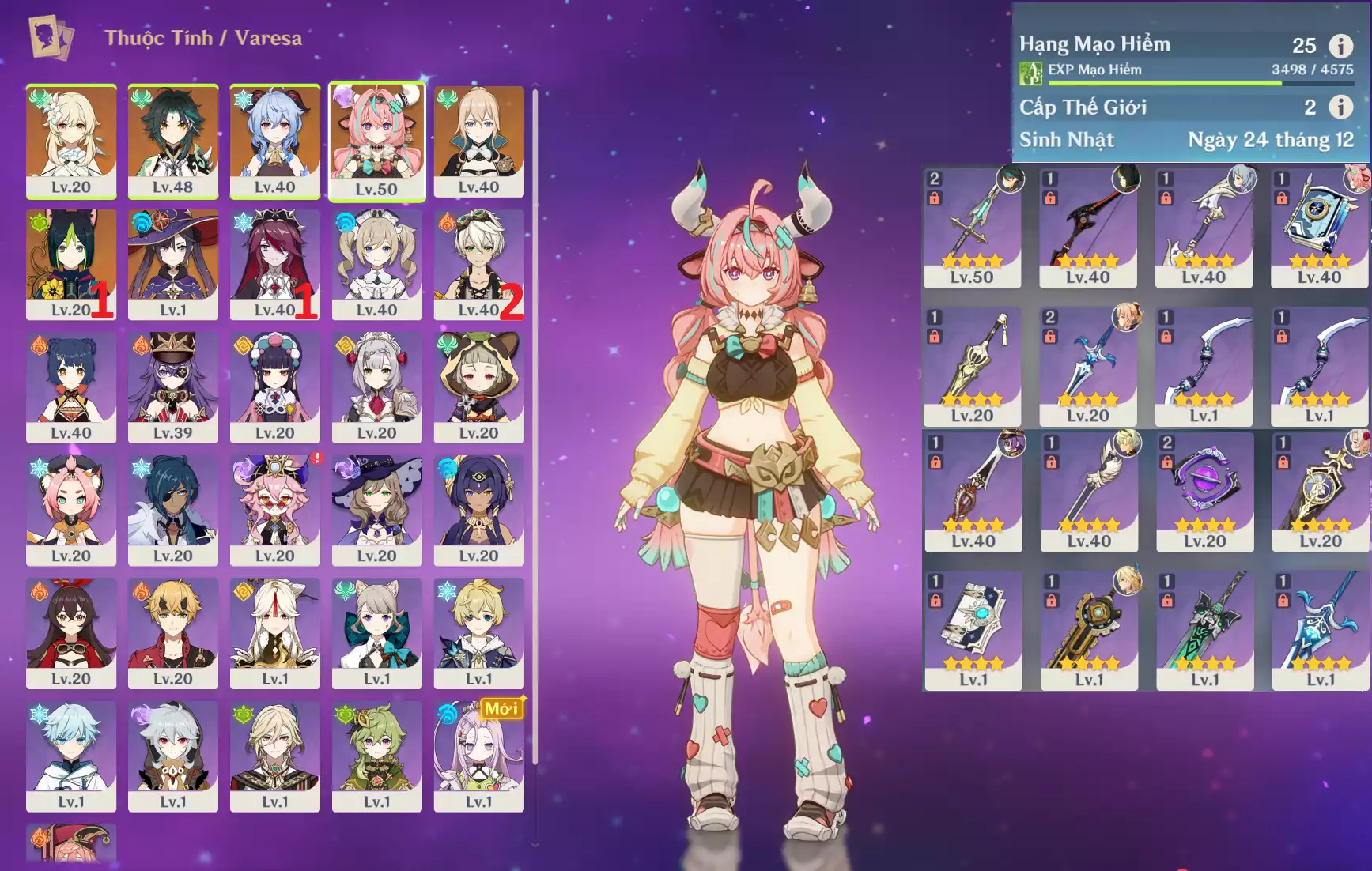Open World Level info icon
The width and height of the screenshot is (1372, 871).
1340,107
